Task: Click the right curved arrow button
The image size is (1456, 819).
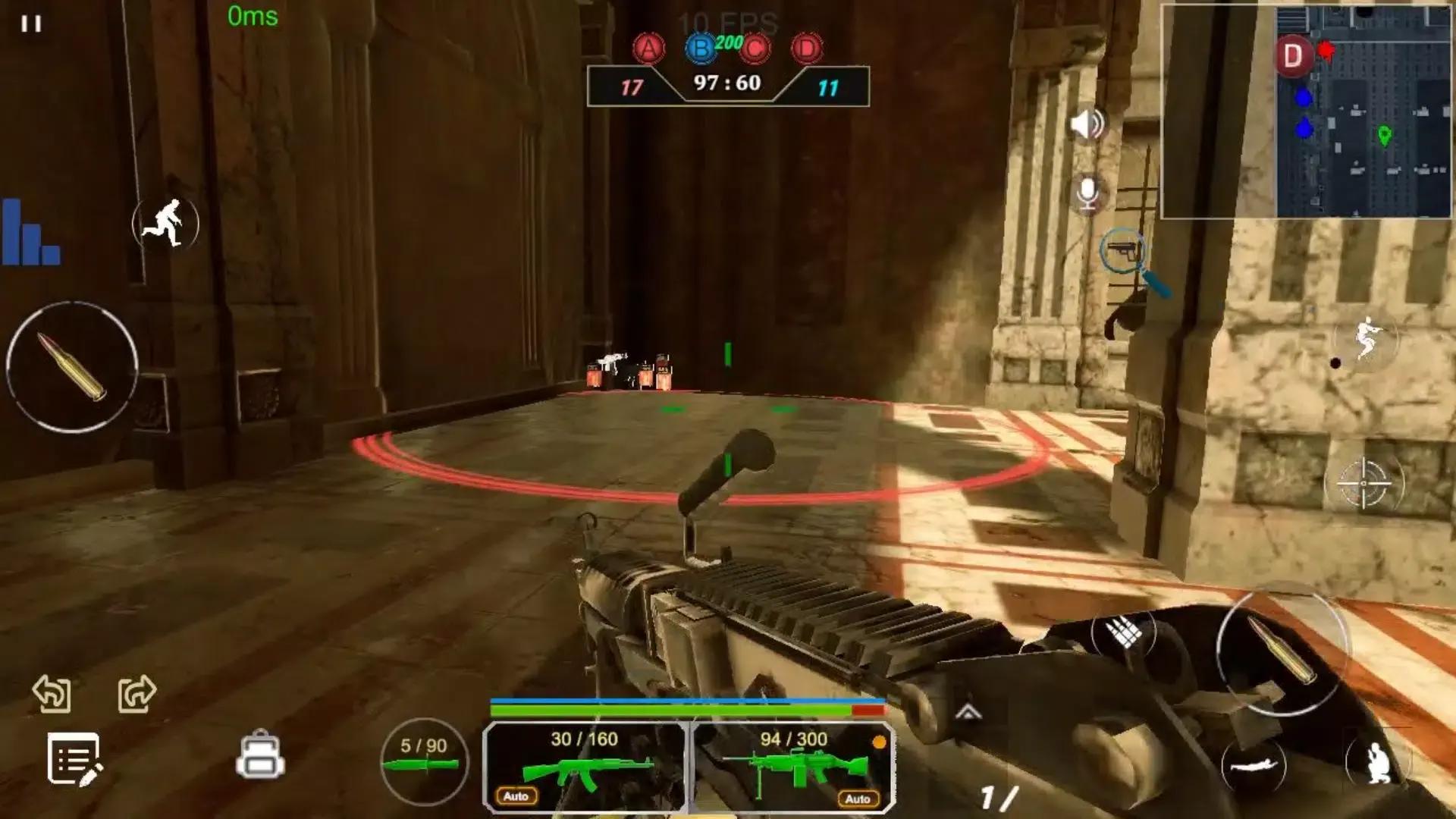Action: (x=137, y=693)
